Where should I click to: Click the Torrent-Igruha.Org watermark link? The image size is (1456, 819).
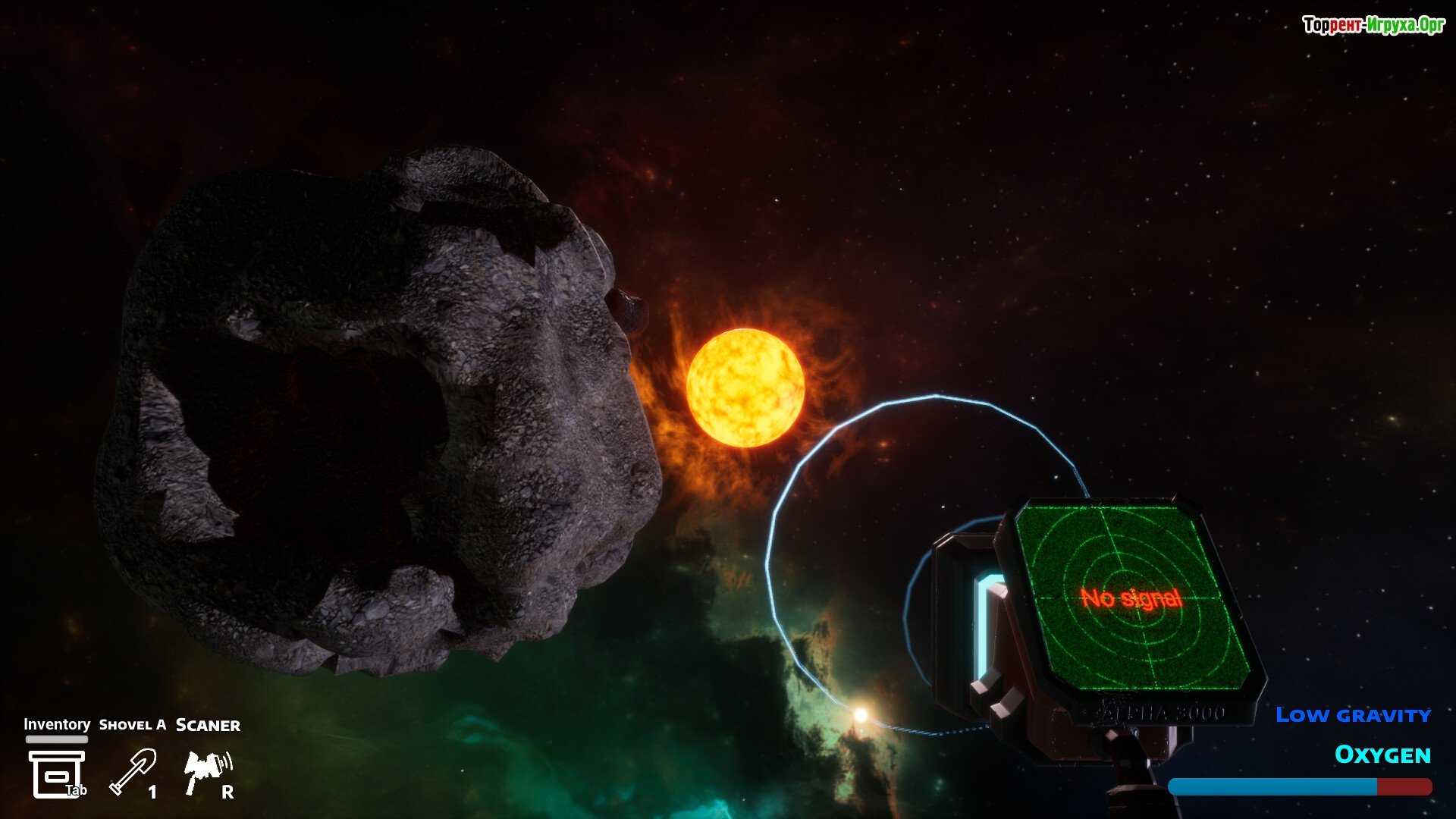[1373, 26]
